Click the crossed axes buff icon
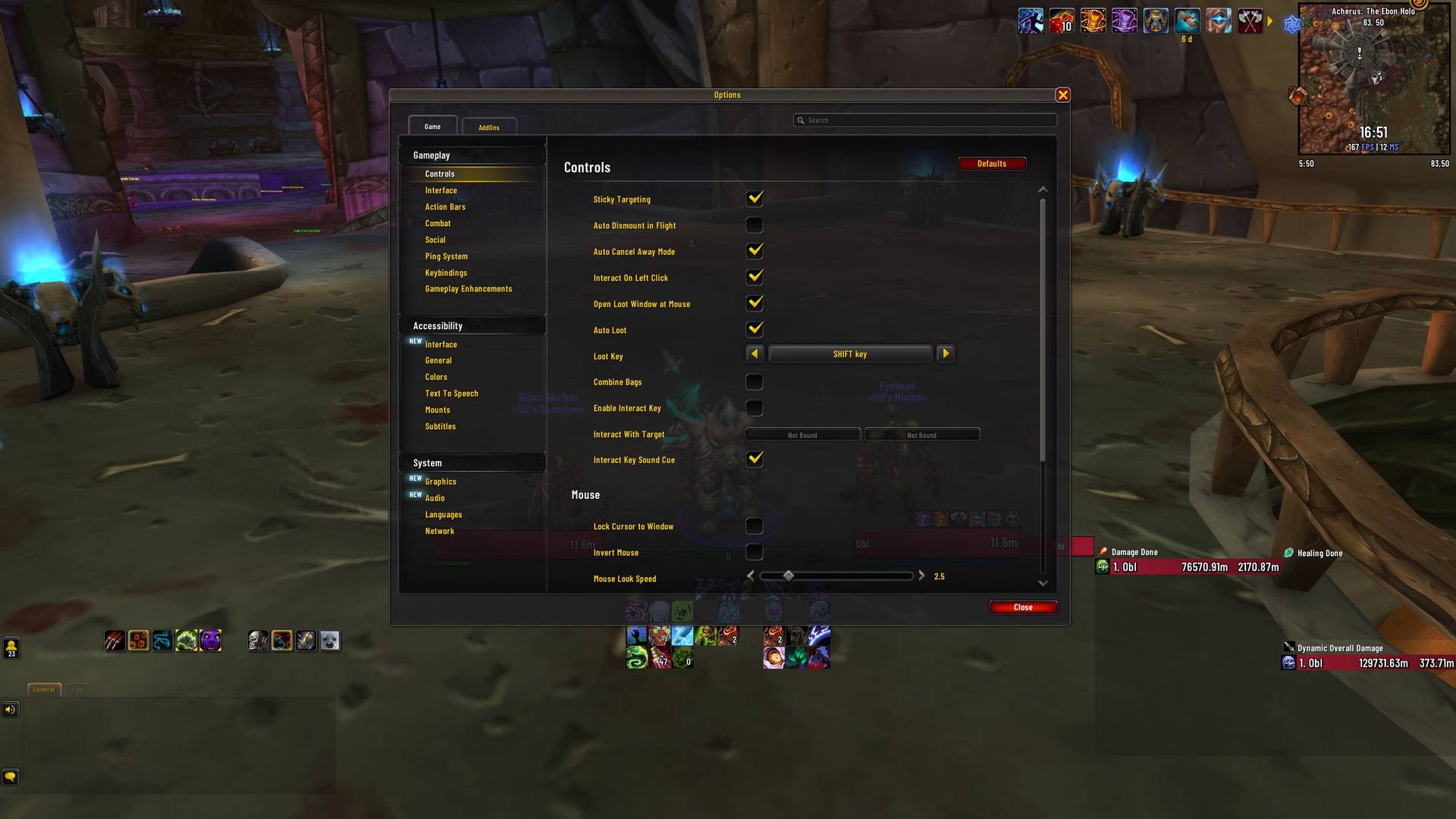 tap(1250, 20)
